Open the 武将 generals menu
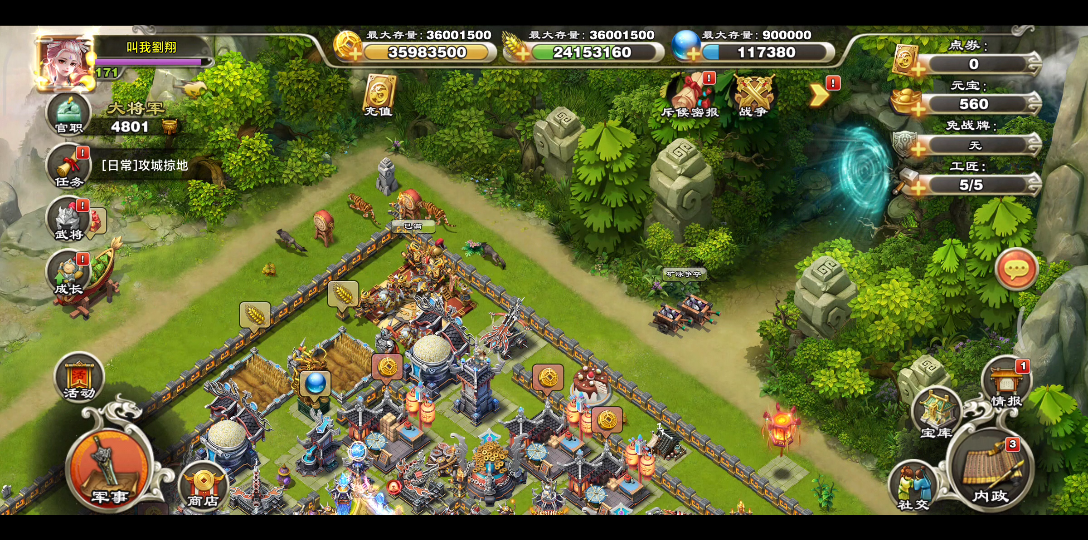The height and width of the screenshot is (540, 1088). 69,219
